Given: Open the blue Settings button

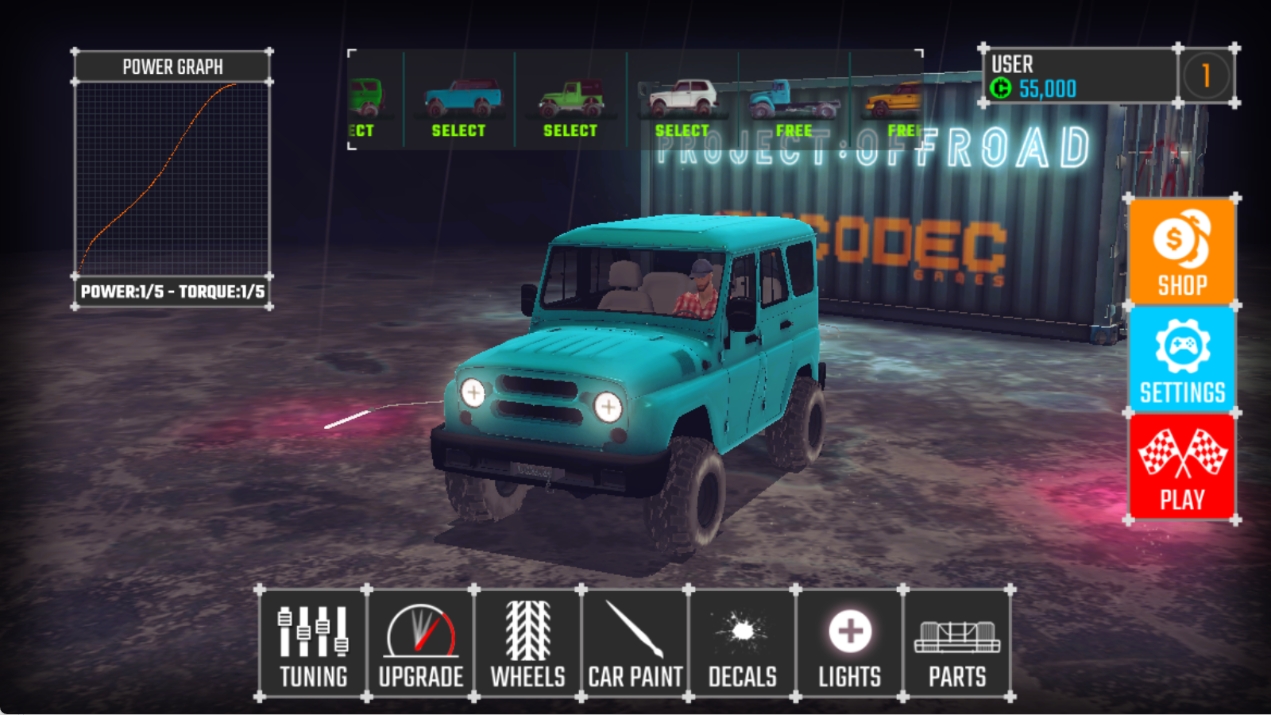Looking at the screenshot, I should 1182,360.
